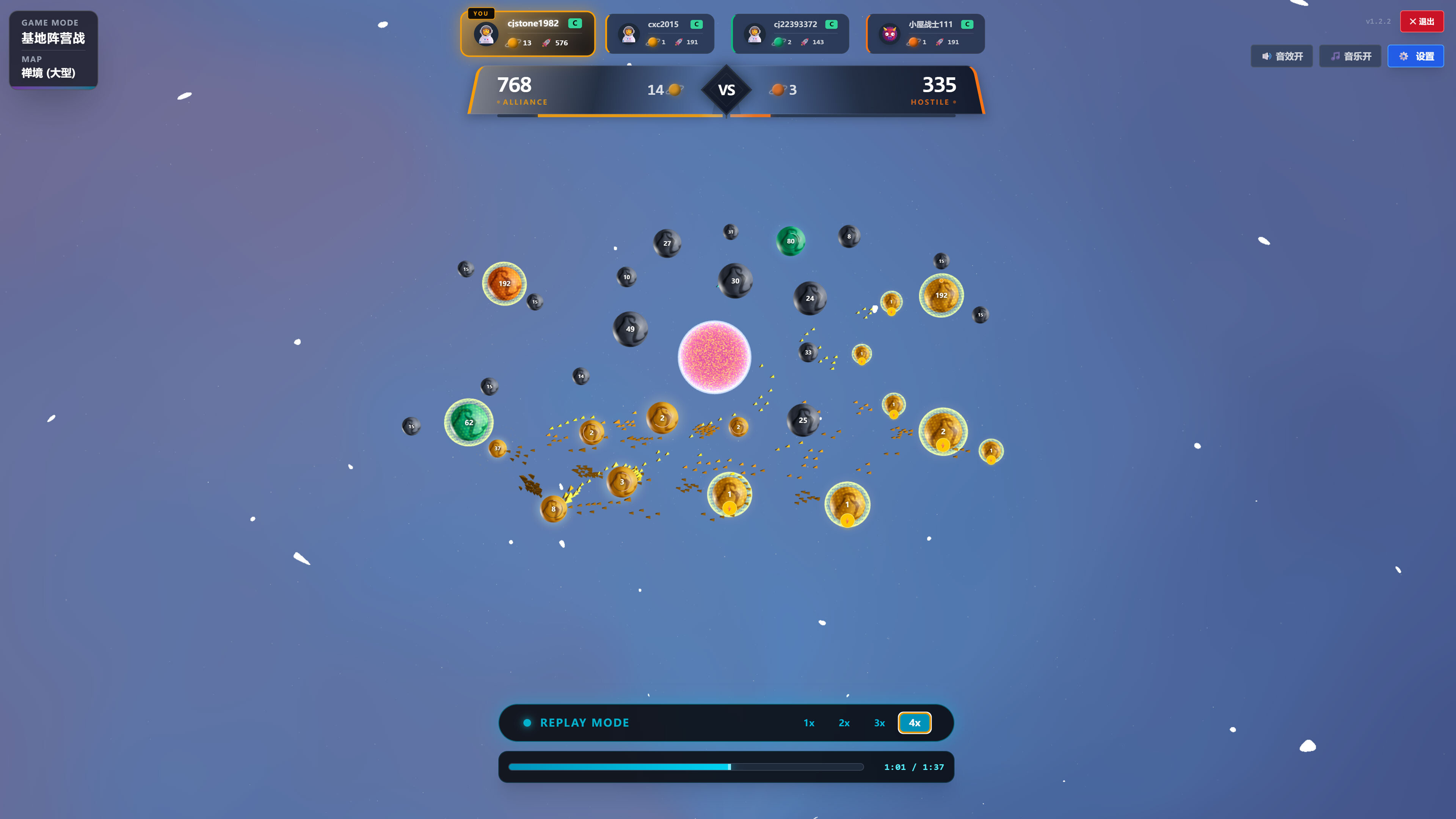This screenshot has width=1456, height=819.
Task: Switch replay speed to 2x
Action: (x=844, y=722)
